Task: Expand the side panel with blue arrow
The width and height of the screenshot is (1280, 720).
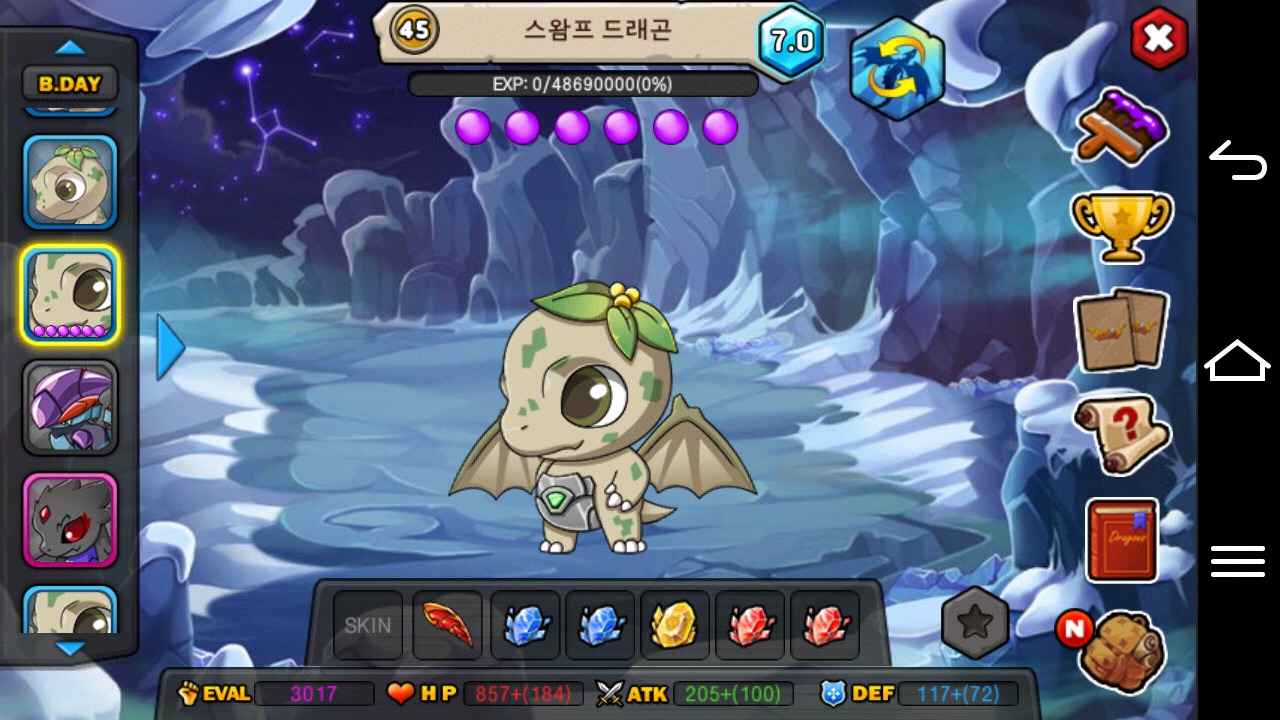Action: click(171, 347)
